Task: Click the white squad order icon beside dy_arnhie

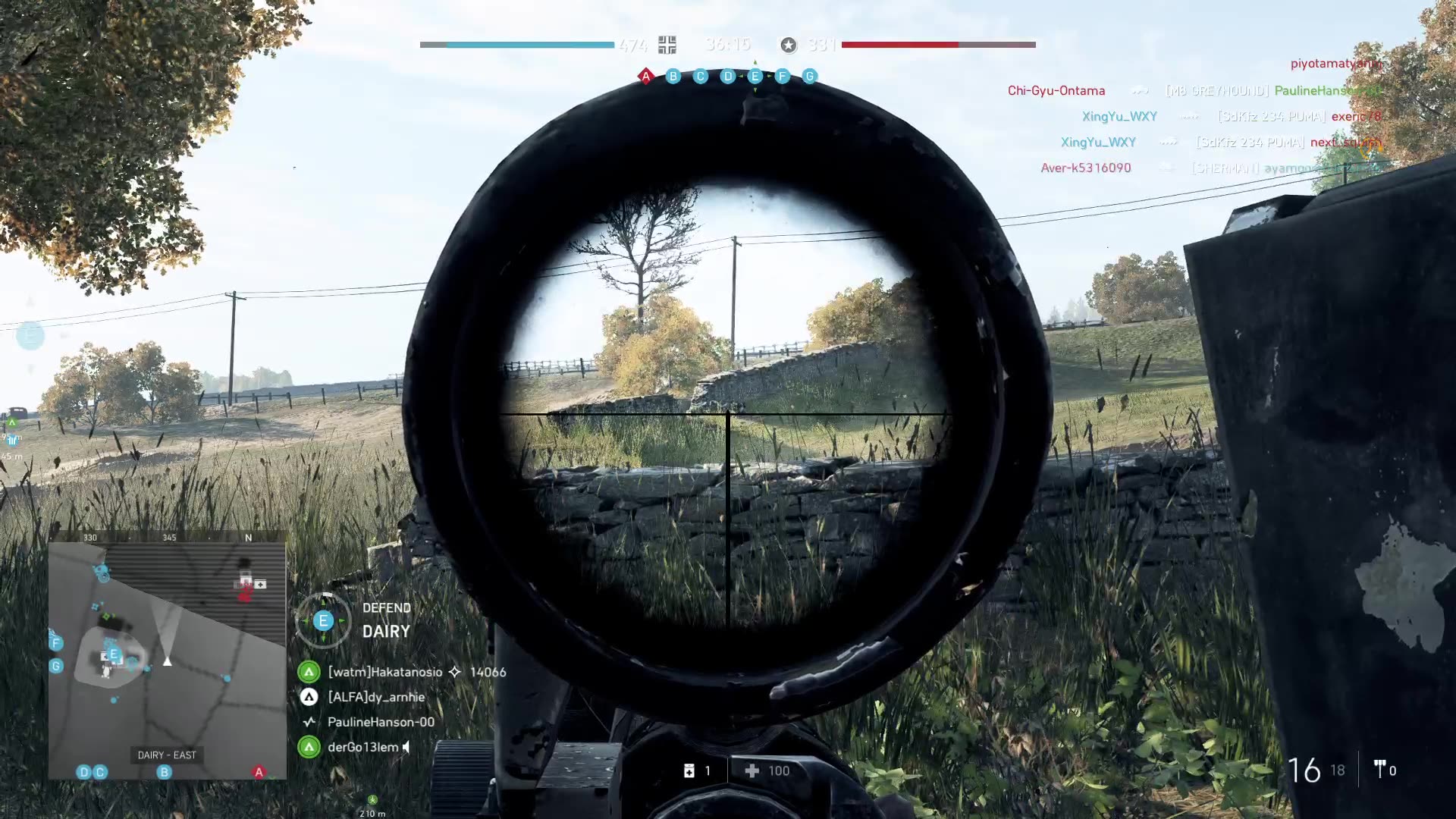Action: pyautogui.click(x=309, y=697)
